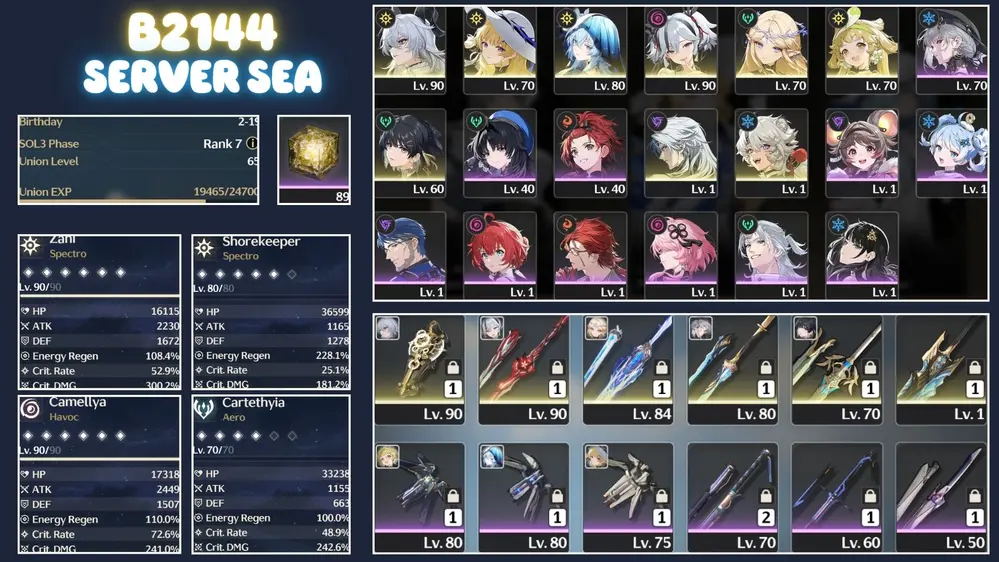Select the Shorekeeper stat panel

coord(271,311)
